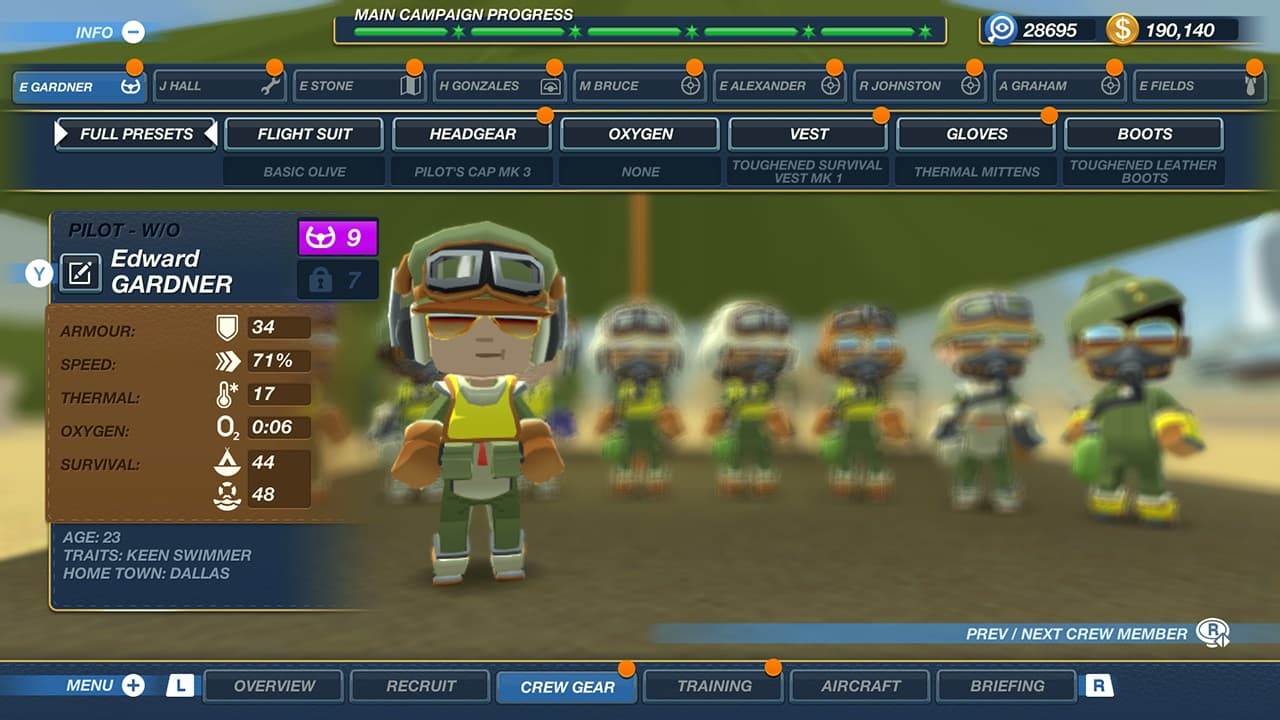The image size is (1280, 720).
Task: Click the O2 oxygen icon in stats
Action: 228,428
